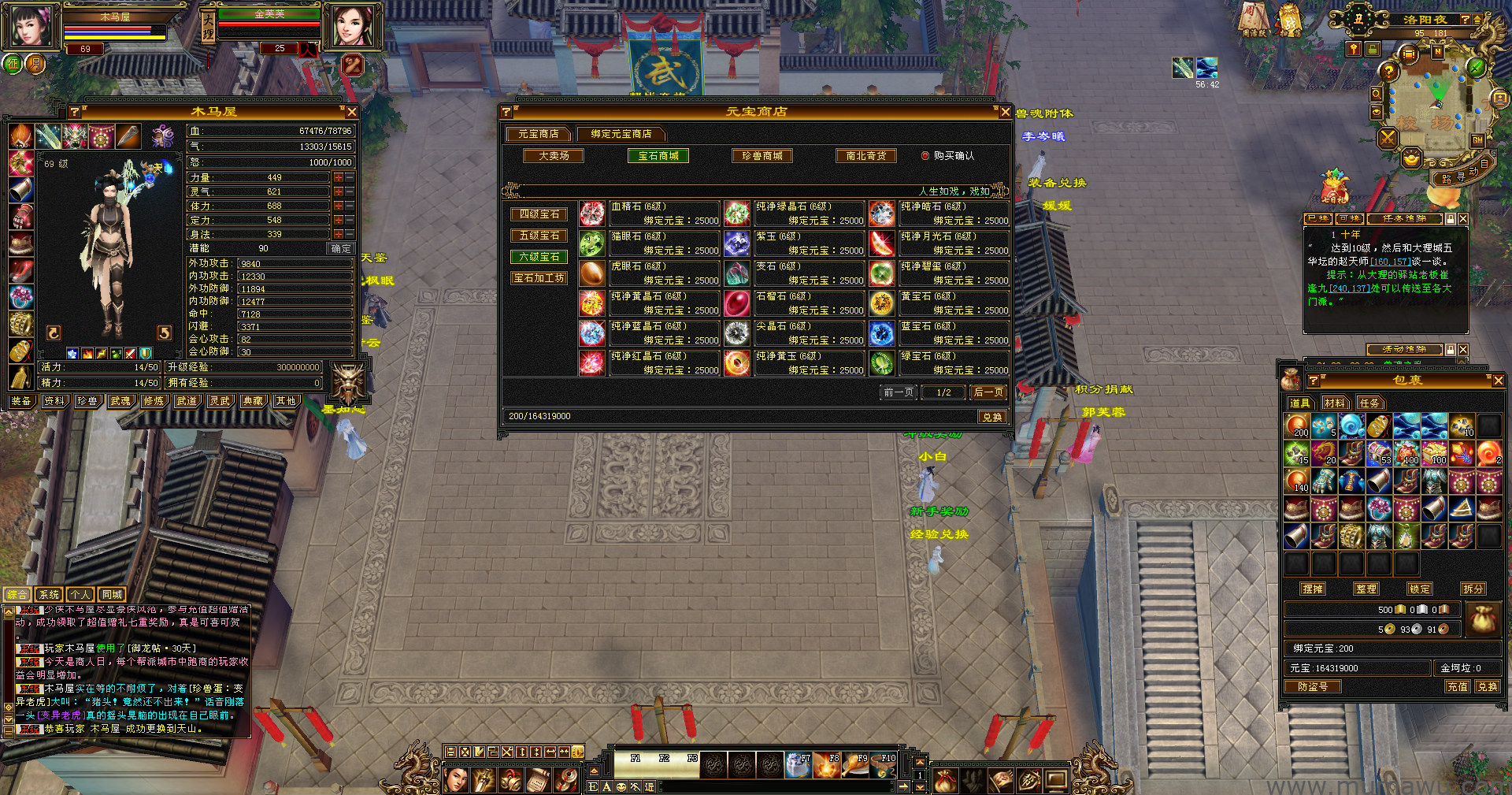
Task: Switch to the 珍兽 character tab
Action: point(87,401)
